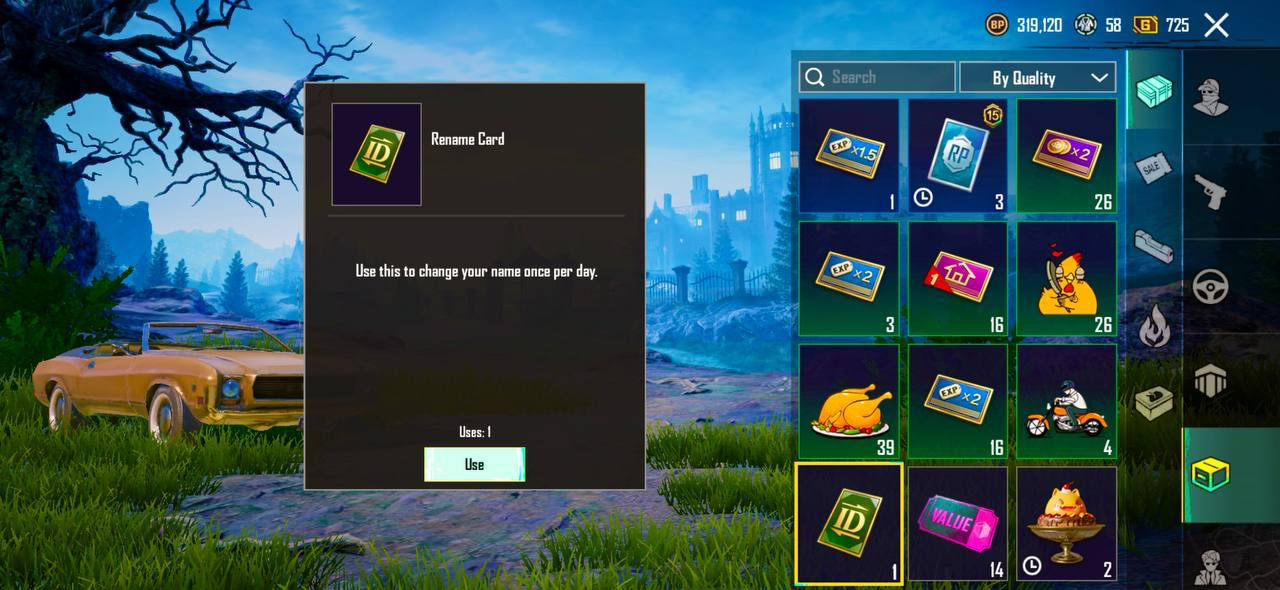The width and height of the screenshot is (1280, 590).
Task: Open the By Quality sort dropdown
Action: (x=1038, y=77)
